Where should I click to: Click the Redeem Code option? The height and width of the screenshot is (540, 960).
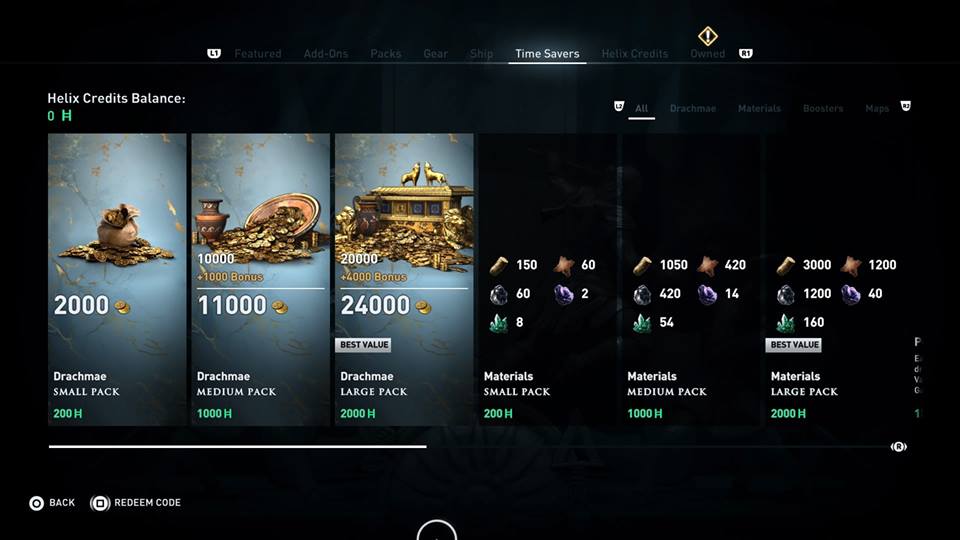click(137, 503)
